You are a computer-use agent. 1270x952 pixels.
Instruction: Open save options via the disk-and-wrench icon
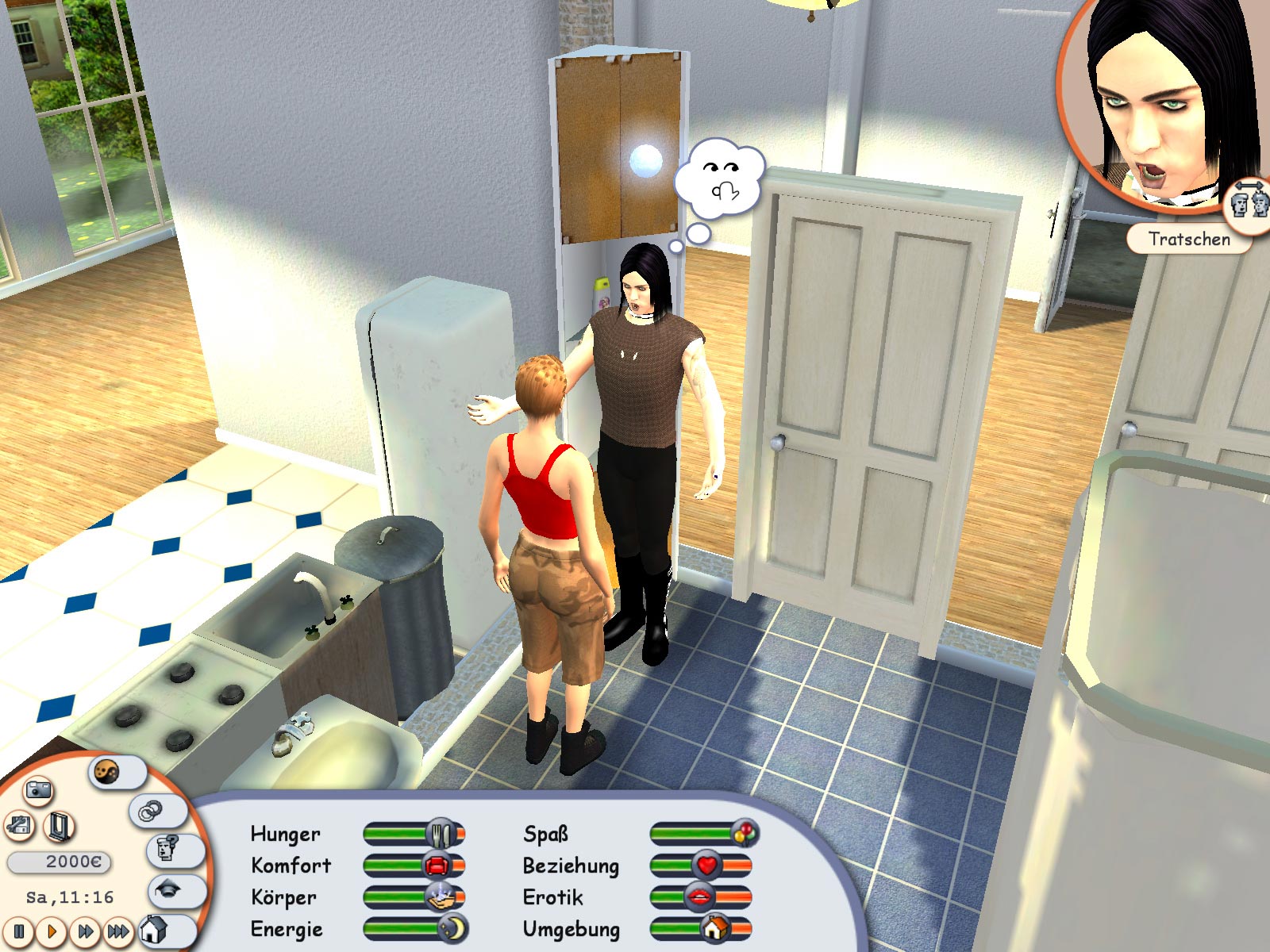[17, 825]
